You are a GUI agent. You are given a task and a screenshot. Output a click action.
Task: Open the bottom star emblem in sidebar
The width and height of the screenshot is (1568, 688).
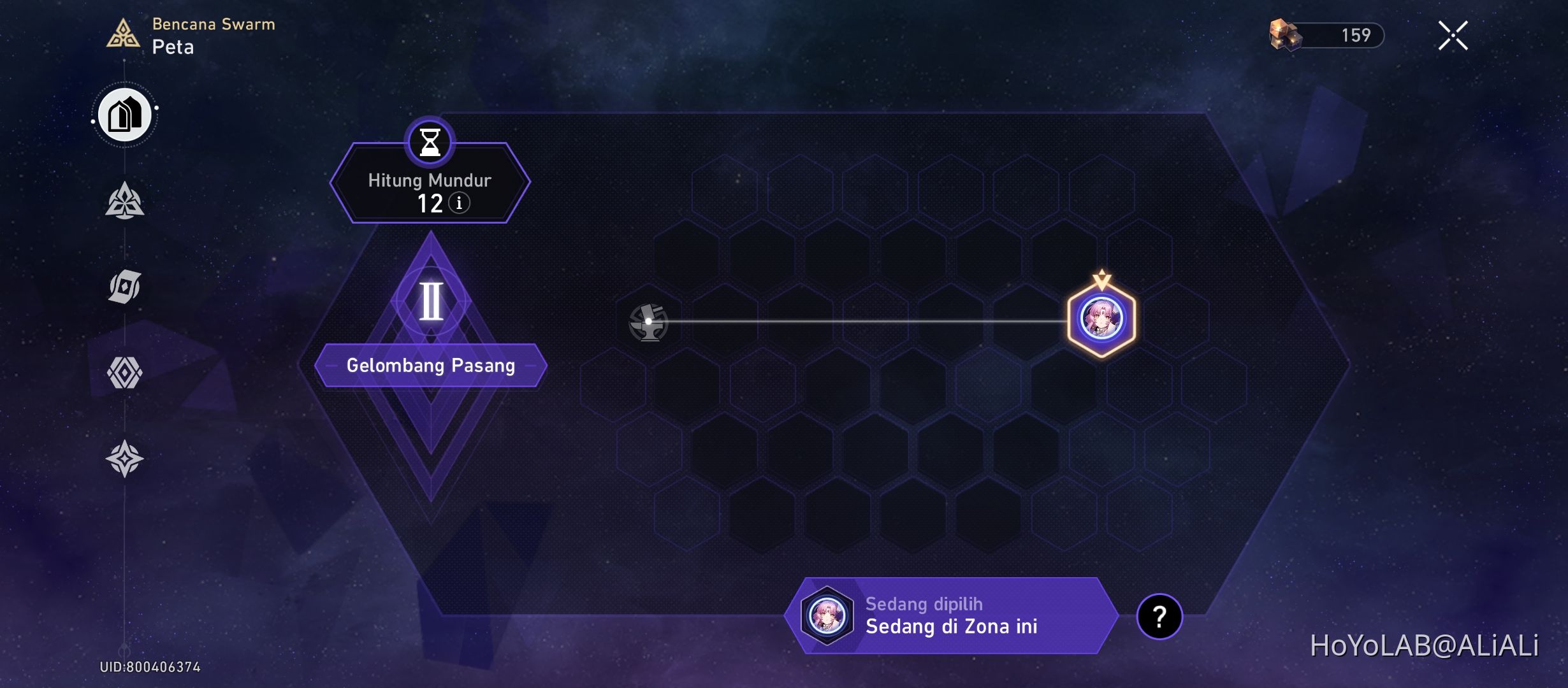[126, 457]
